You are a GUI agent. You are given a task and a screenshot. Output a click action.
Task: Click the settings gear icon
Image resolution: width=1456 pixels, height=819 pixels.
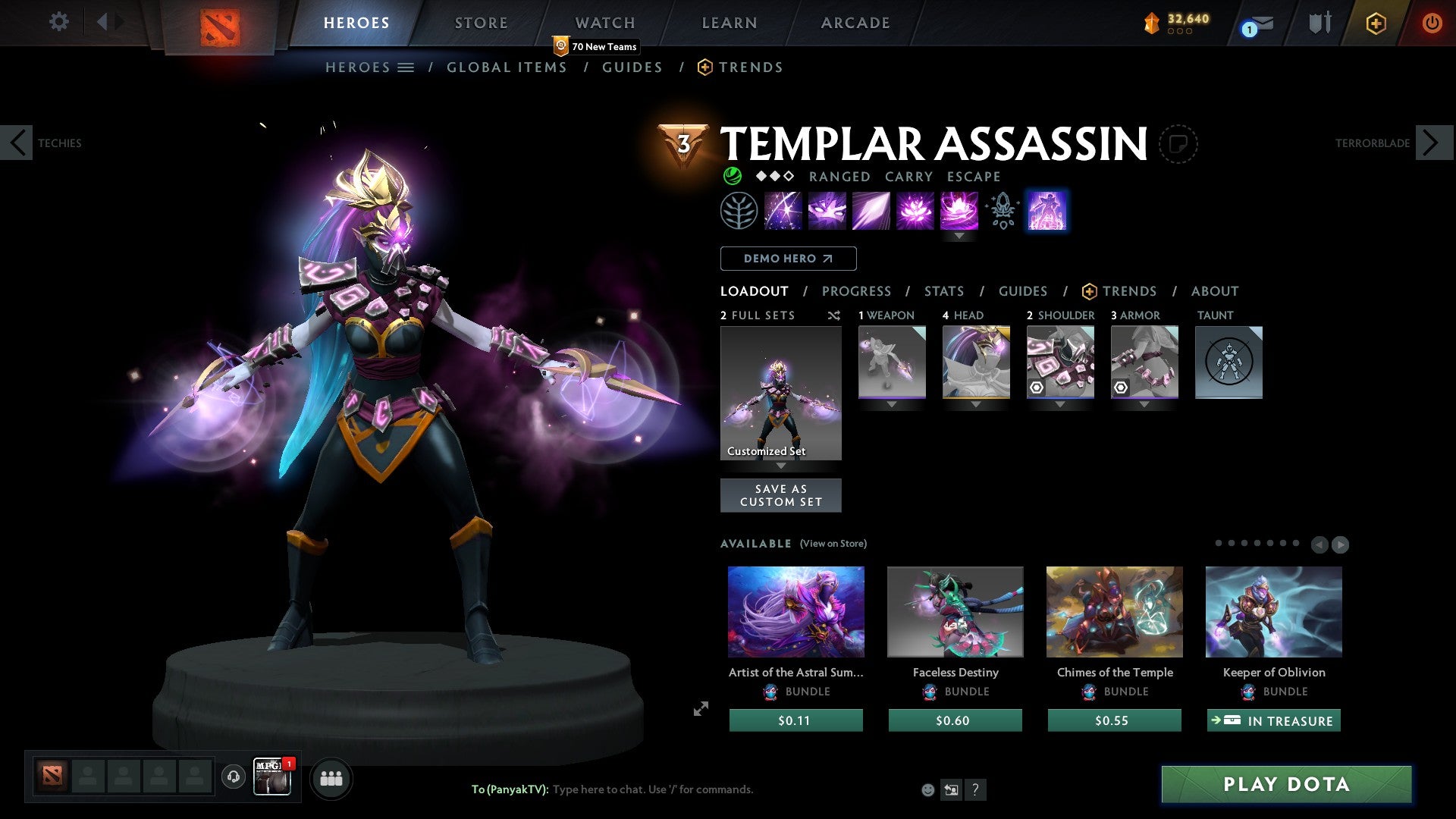pyautogui.click(x=58, y=21)
